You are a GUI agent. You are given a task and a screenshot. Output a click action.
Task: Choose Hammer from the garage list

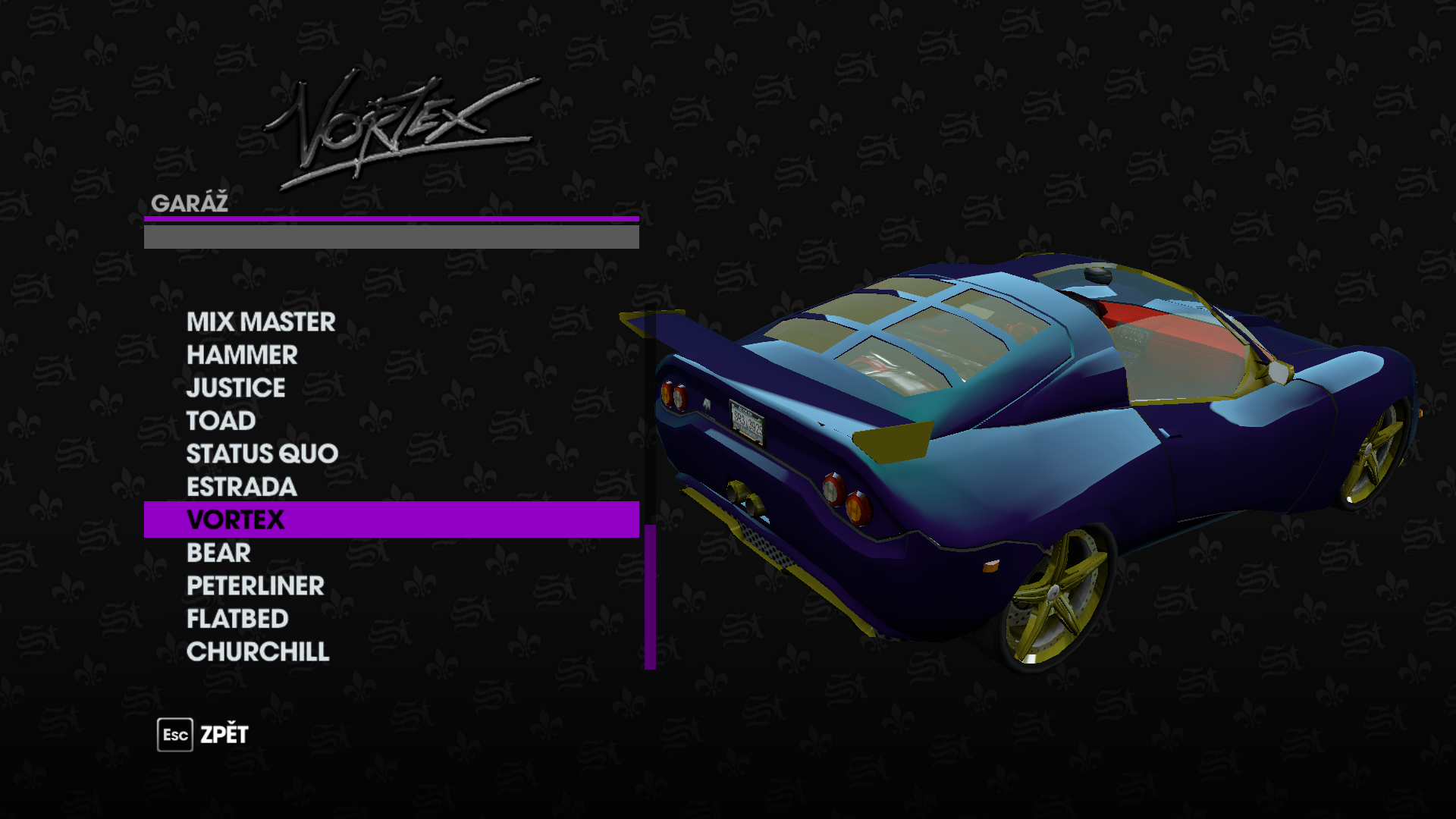(x=242, y=355)
